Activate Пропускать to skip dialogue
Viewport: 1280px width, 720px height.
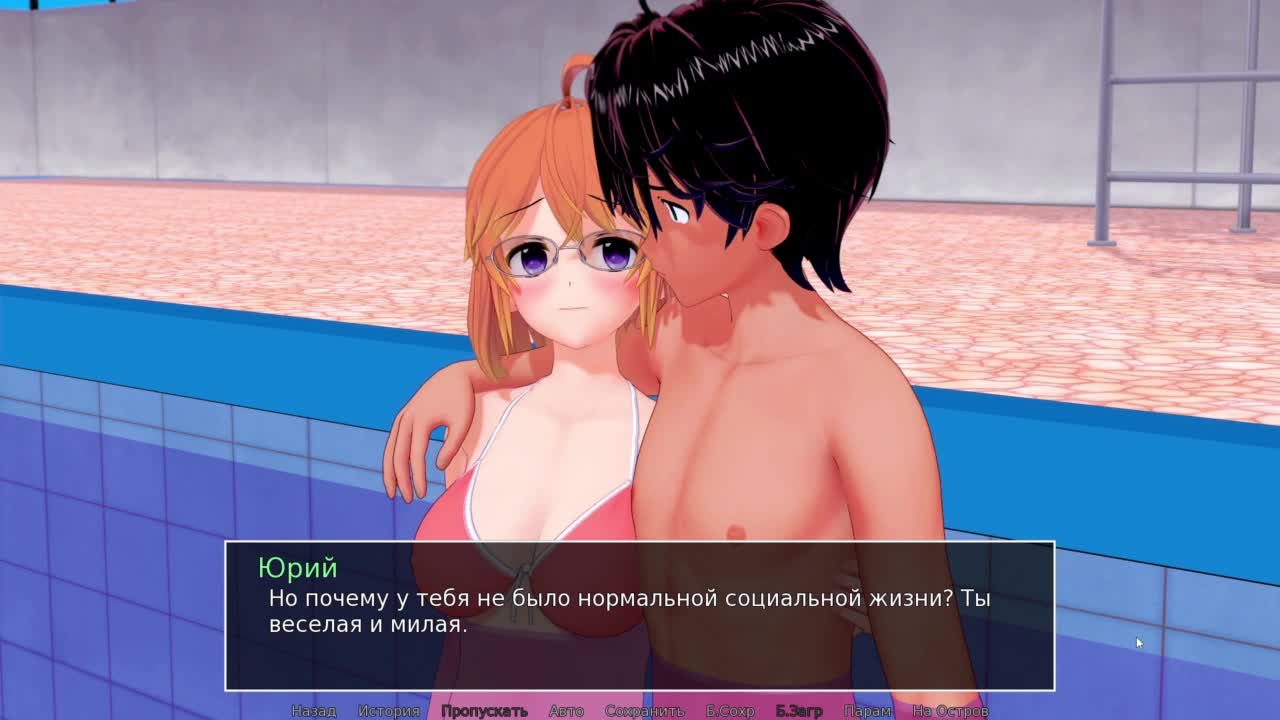tap(484, 711)
